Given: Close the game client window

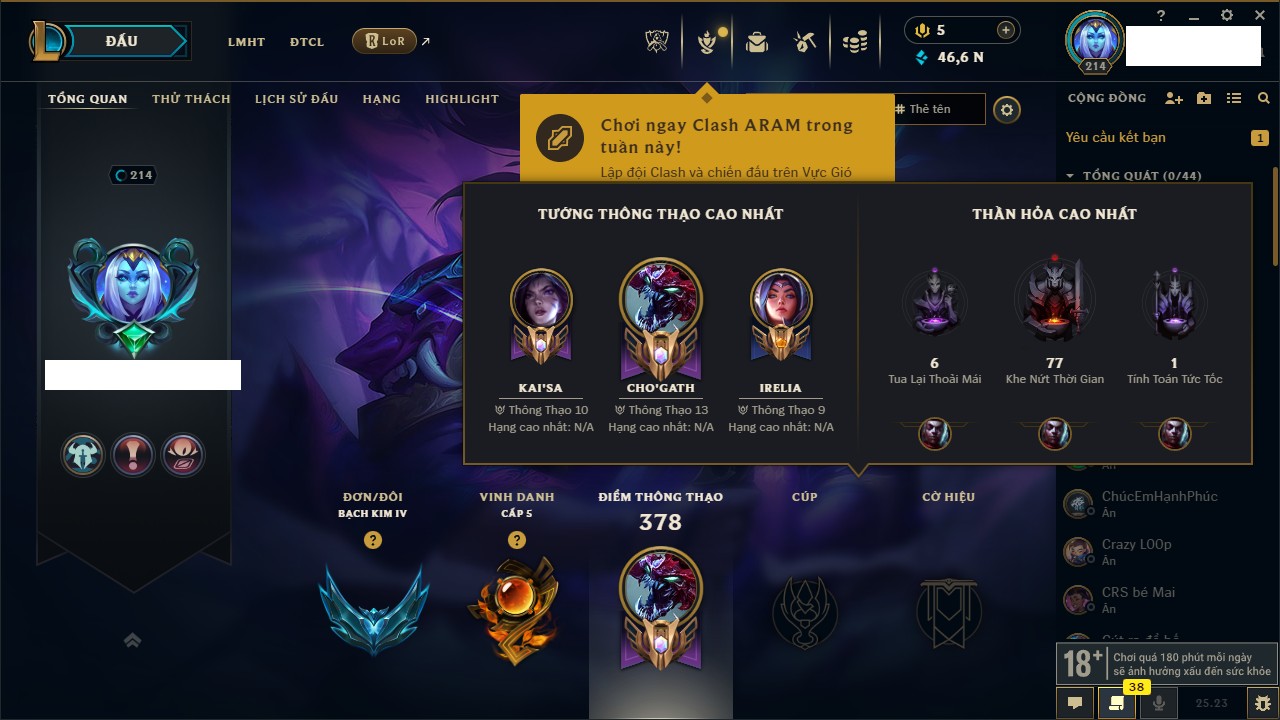Looking at the screenshot, I should (1257, 15).
